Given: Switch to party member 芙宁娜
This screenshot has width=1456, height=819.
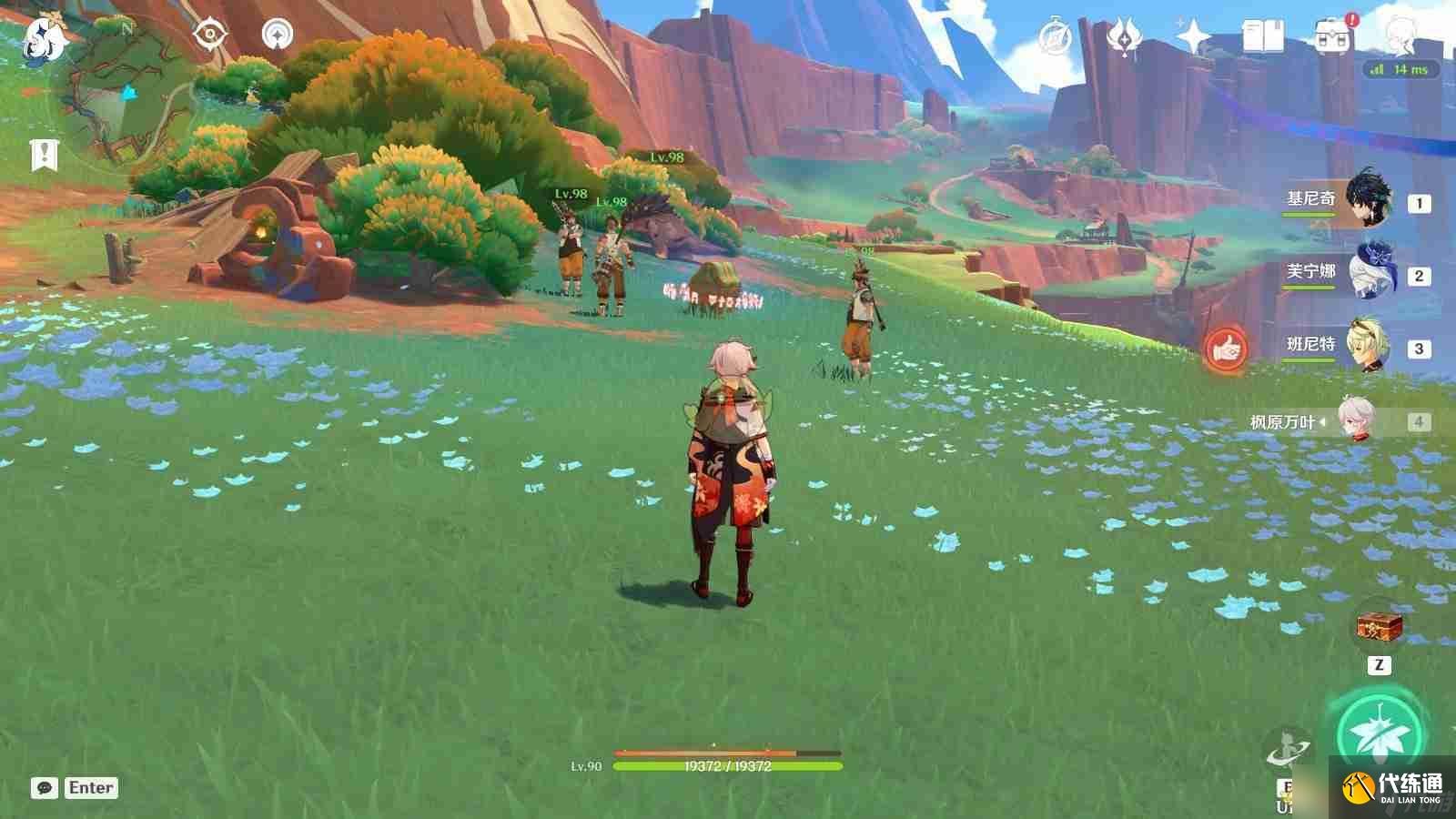Looking at the screenshot, I should [1368, 273].
